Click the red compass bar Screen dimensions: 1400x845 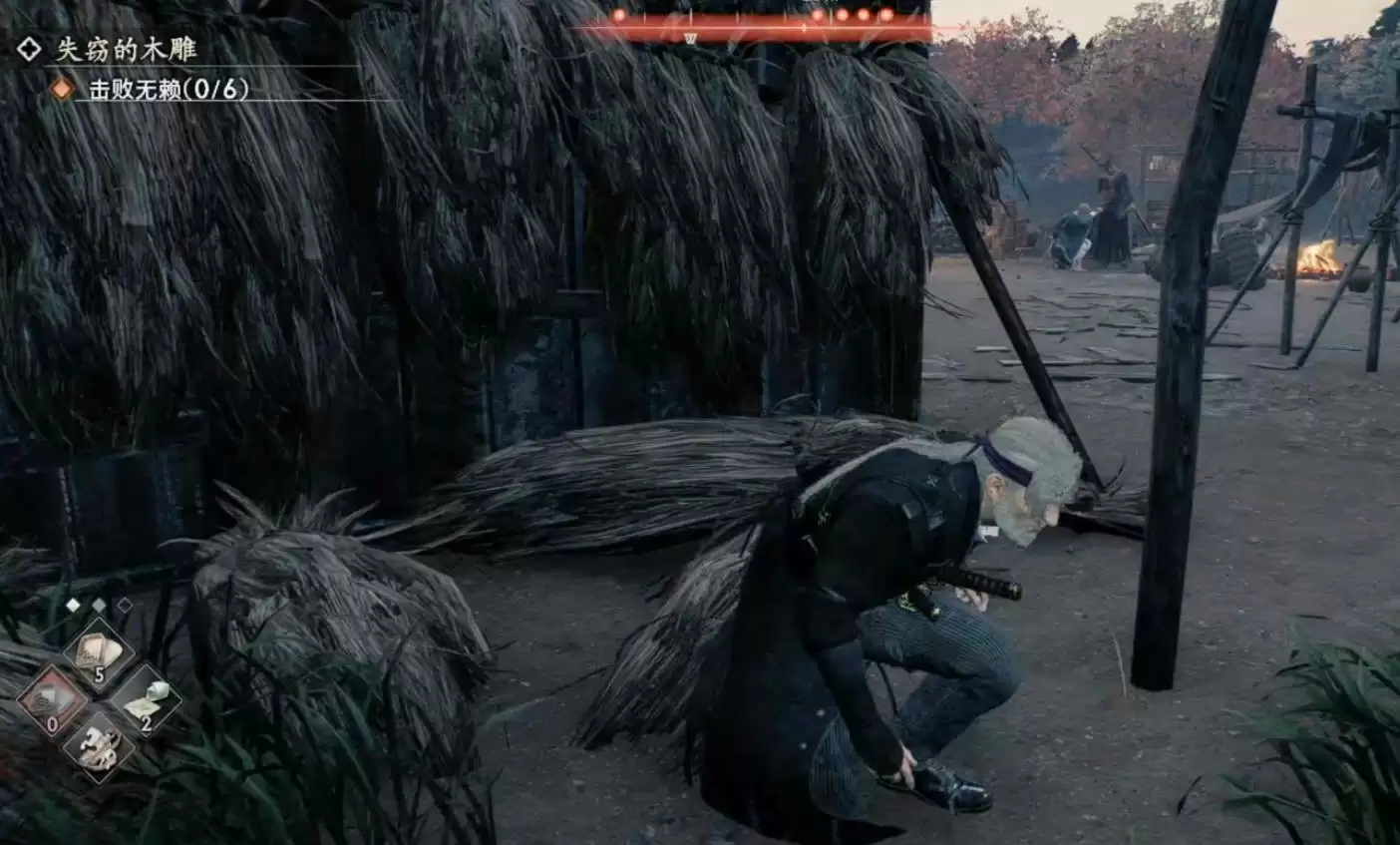pyautogui.click(x=755, y=26)
